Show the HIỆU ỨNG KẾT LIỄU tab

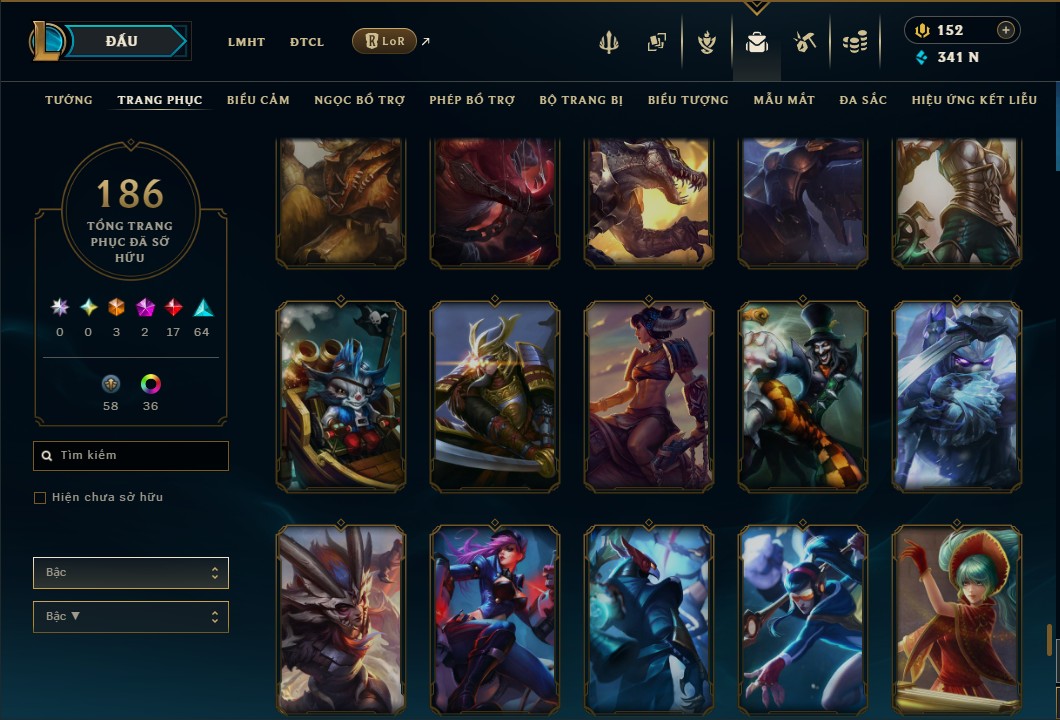pyautogui.click(x=974, y=100)
